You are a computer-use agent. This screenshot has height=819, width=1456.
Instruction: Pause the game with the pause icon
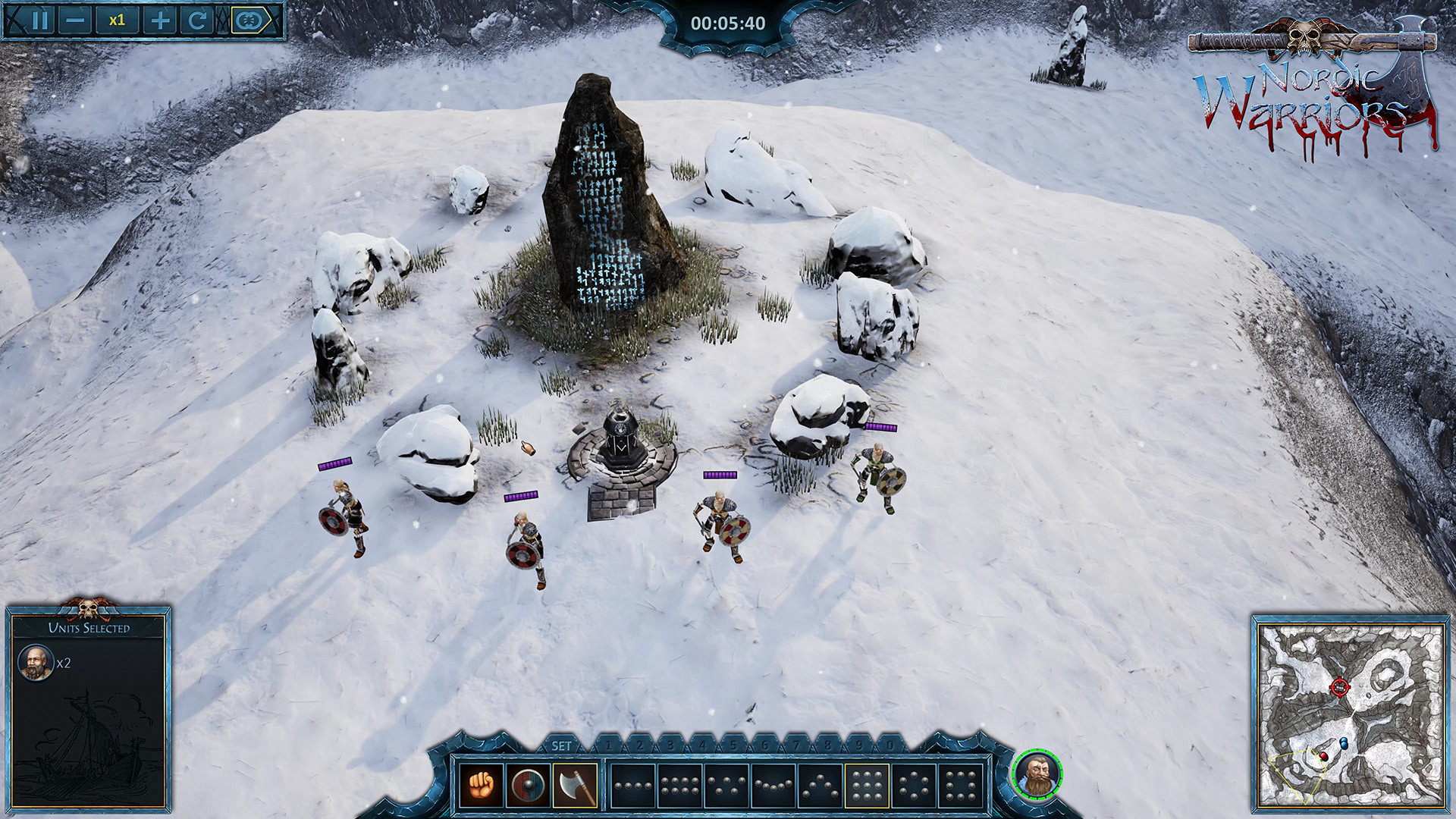[x=39, y=19]
